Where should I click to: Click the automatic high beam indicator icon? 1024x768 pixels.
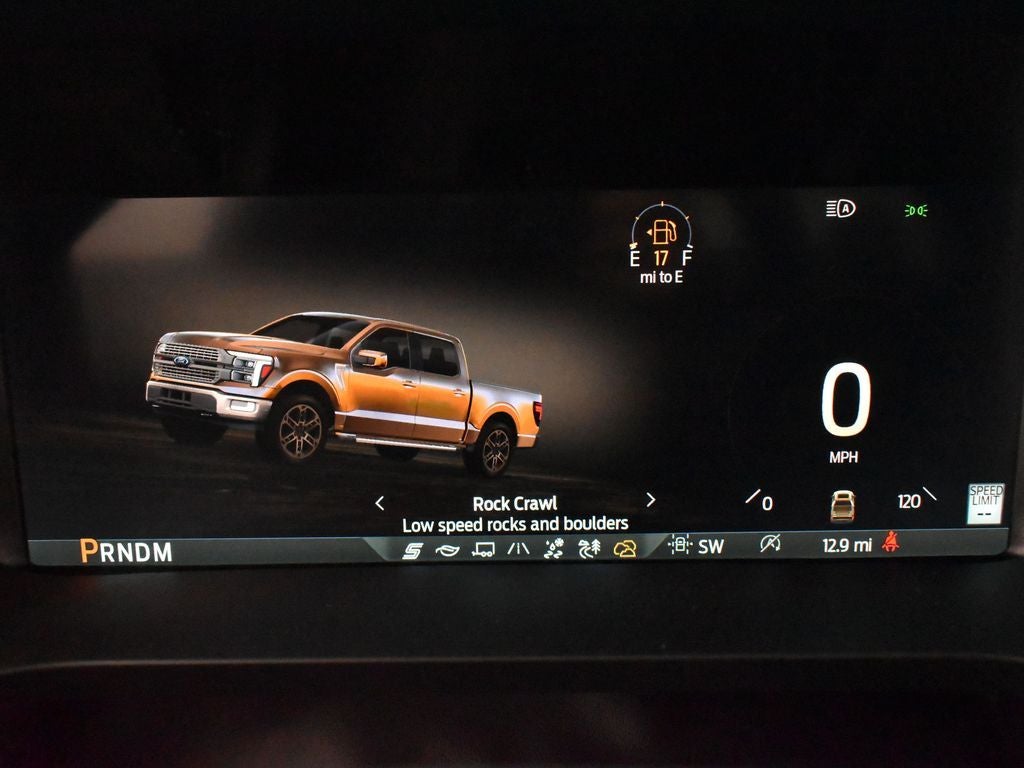coord(841,209)
